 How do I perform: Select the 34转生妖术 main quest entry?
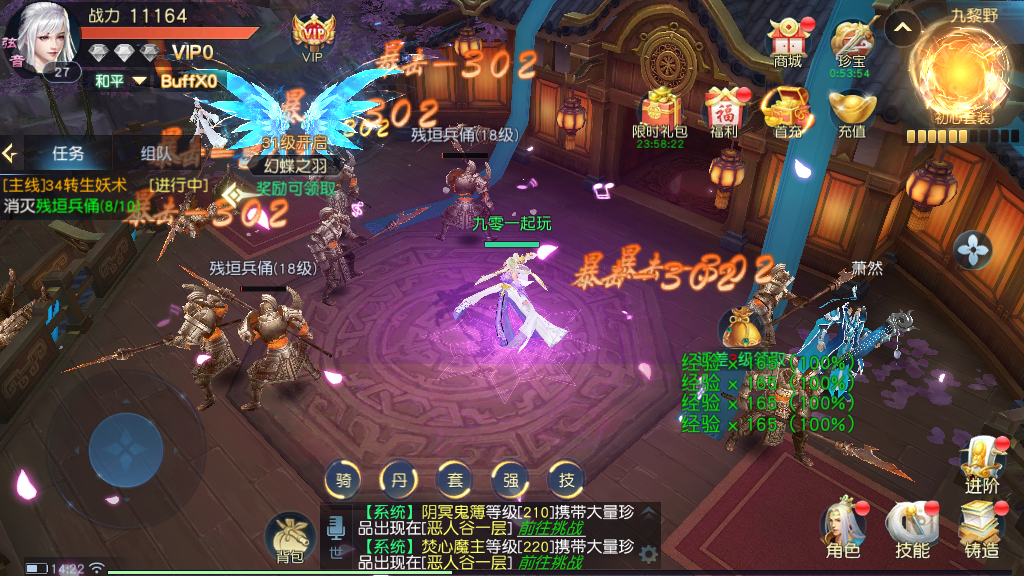pyautogui.click(x=66, y=185)
